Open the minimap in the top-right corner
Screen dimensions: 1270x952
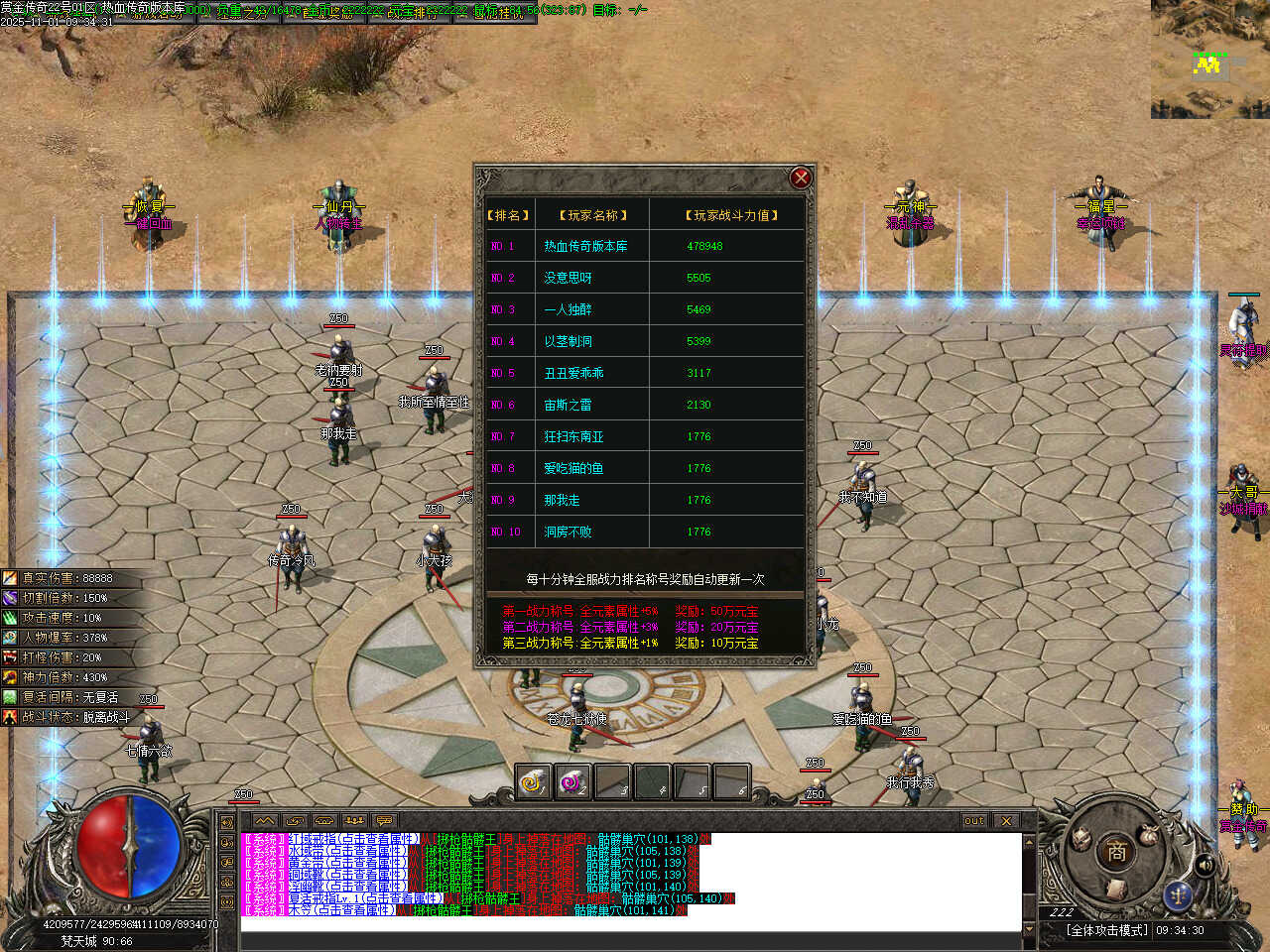[1209, 59]
